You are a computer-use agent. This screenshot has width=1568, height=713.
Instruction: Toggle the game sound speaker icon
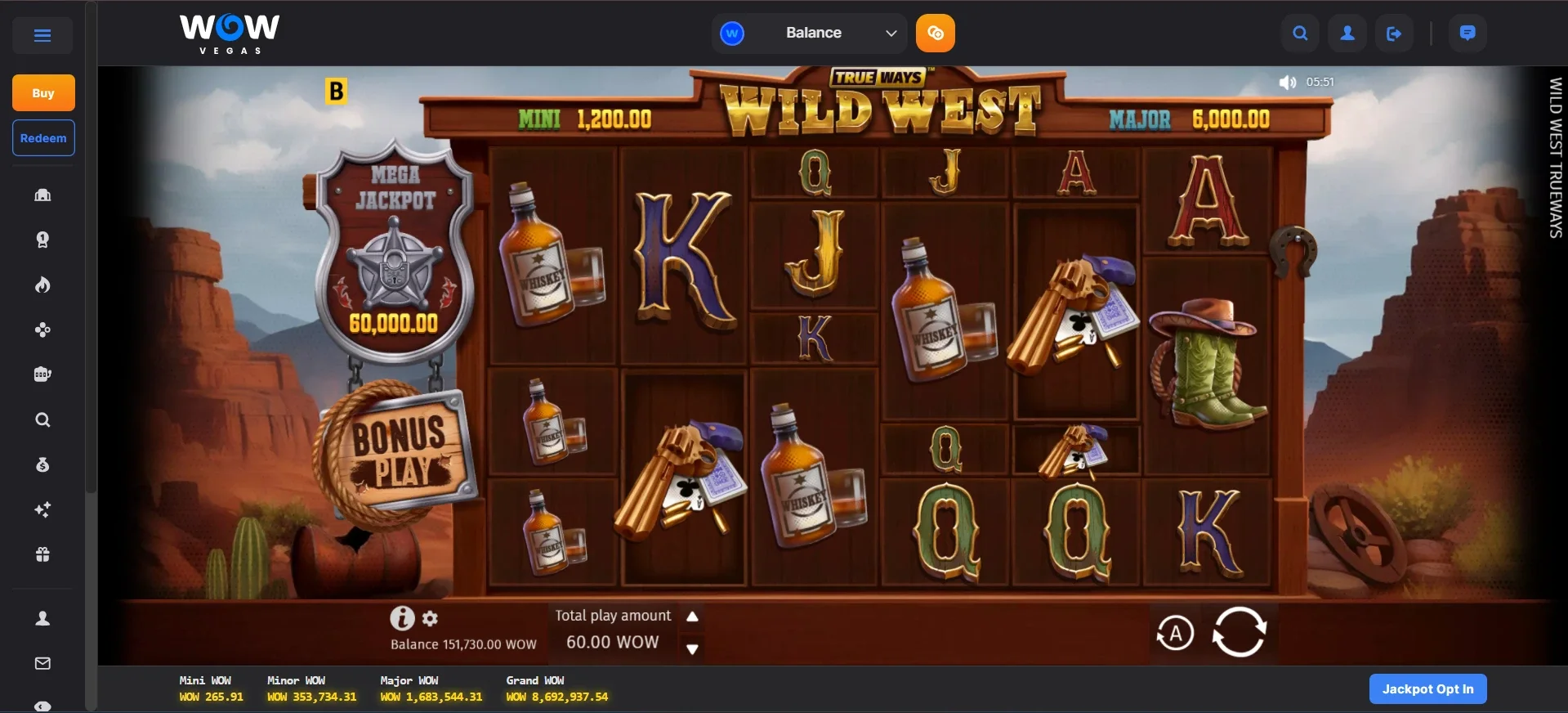[x=1288, y=83]
